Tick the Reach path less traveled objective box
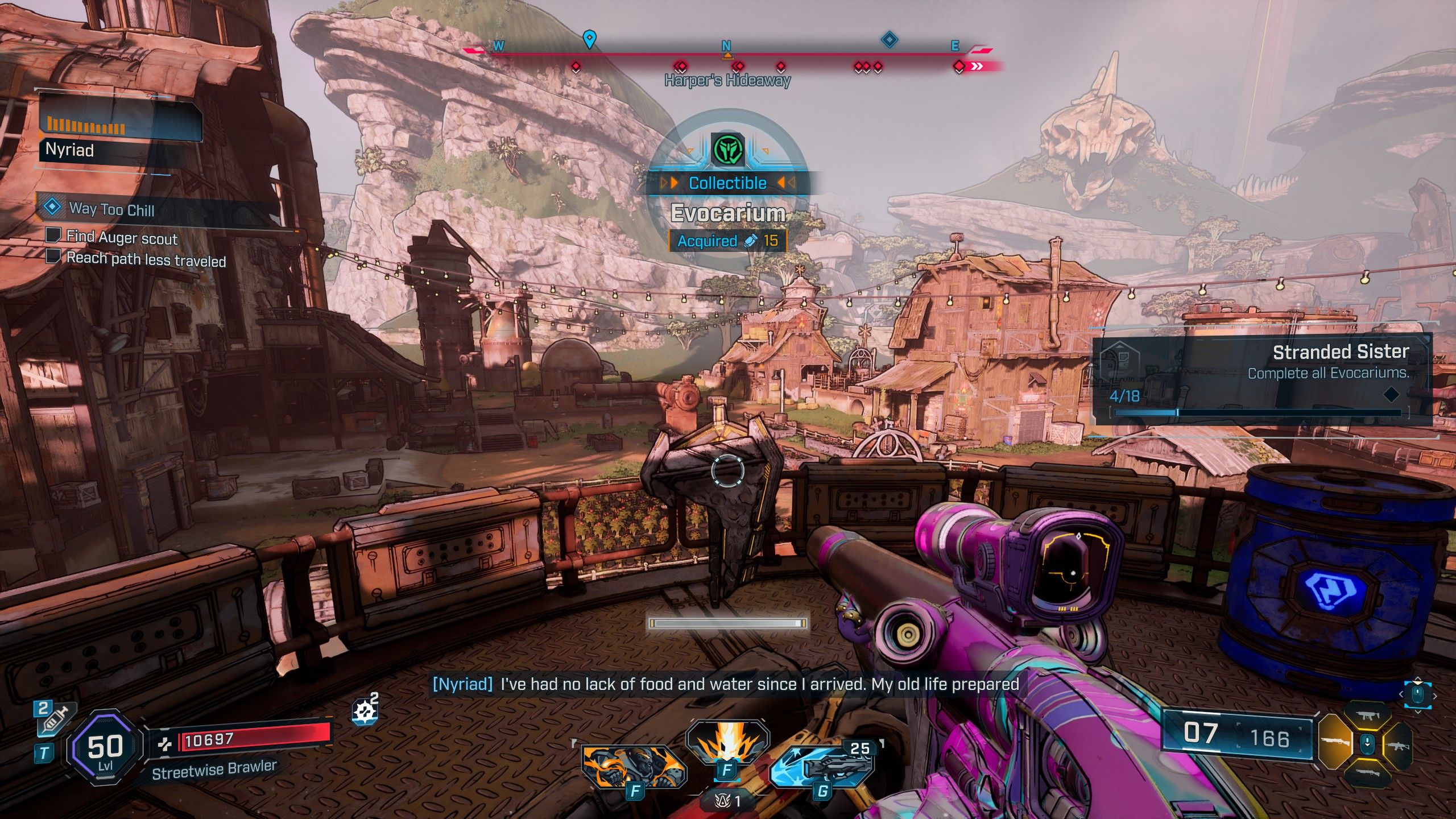This screenshot has height=819, width=1456. (53, 257)
